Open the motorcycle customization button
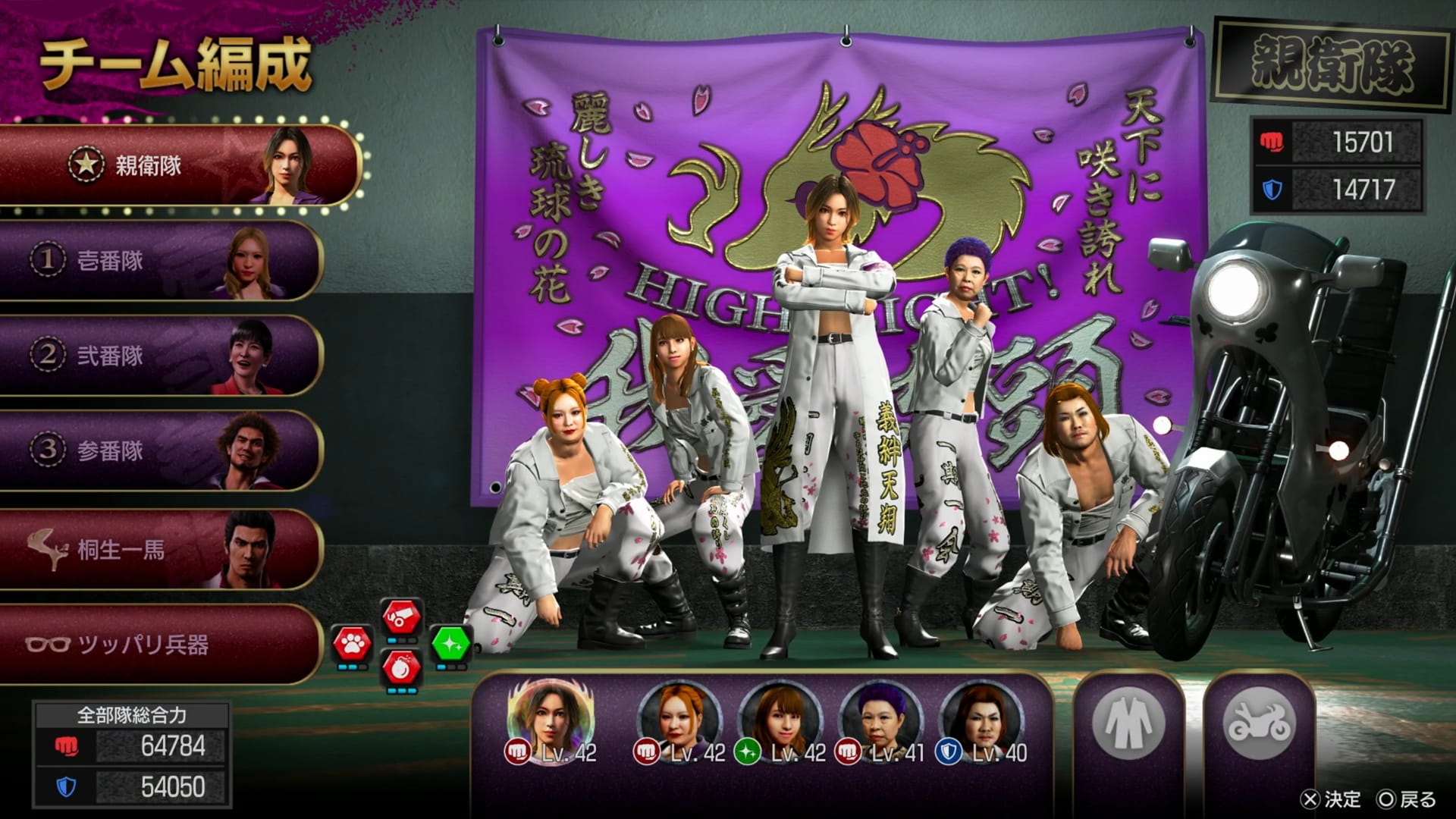The height and width of the screenshot is (819, 1456). pyautogui.click(x=1258, y=723)
